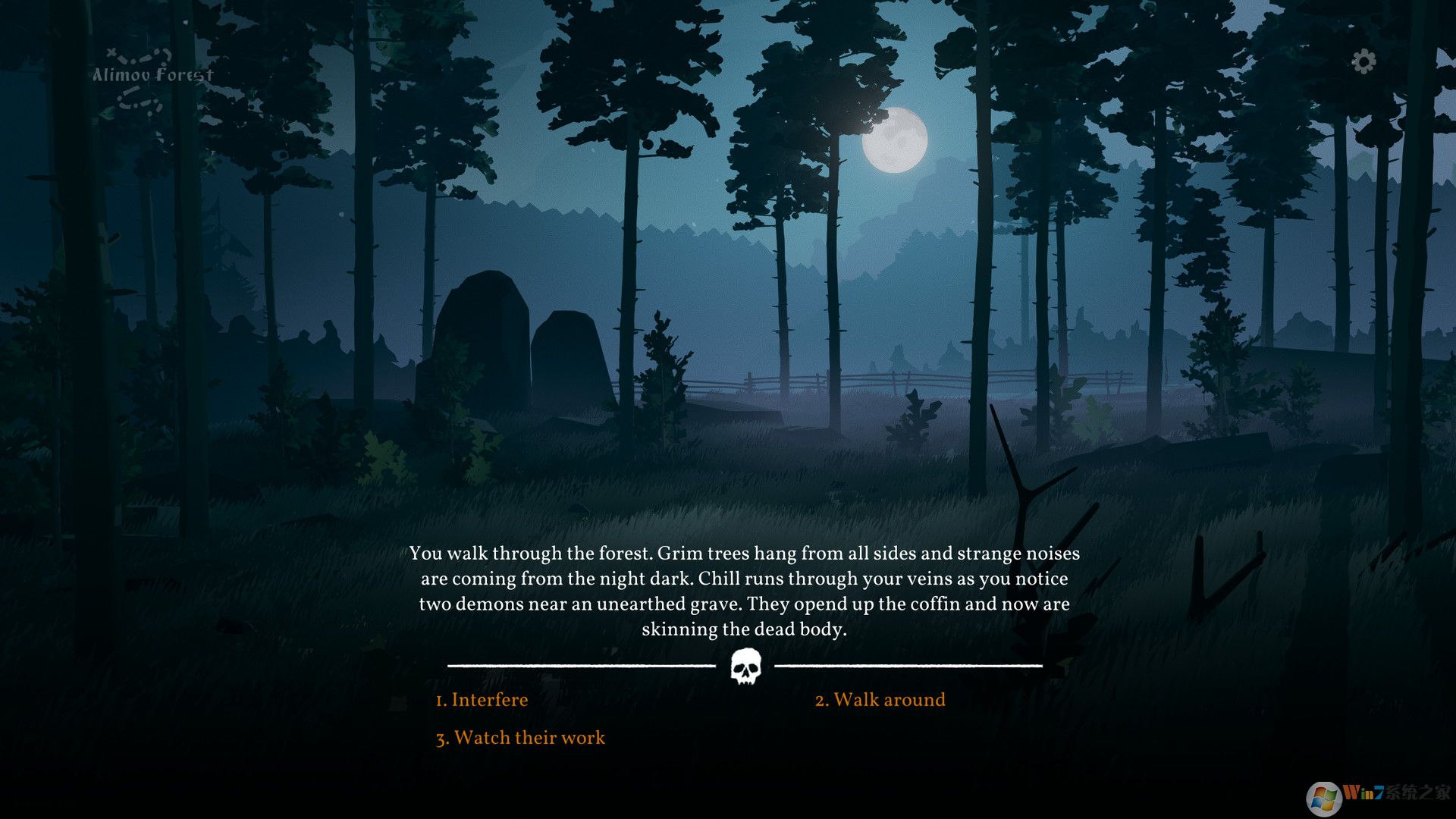Open the Alimov Forest map label

(x=152, y=75)
